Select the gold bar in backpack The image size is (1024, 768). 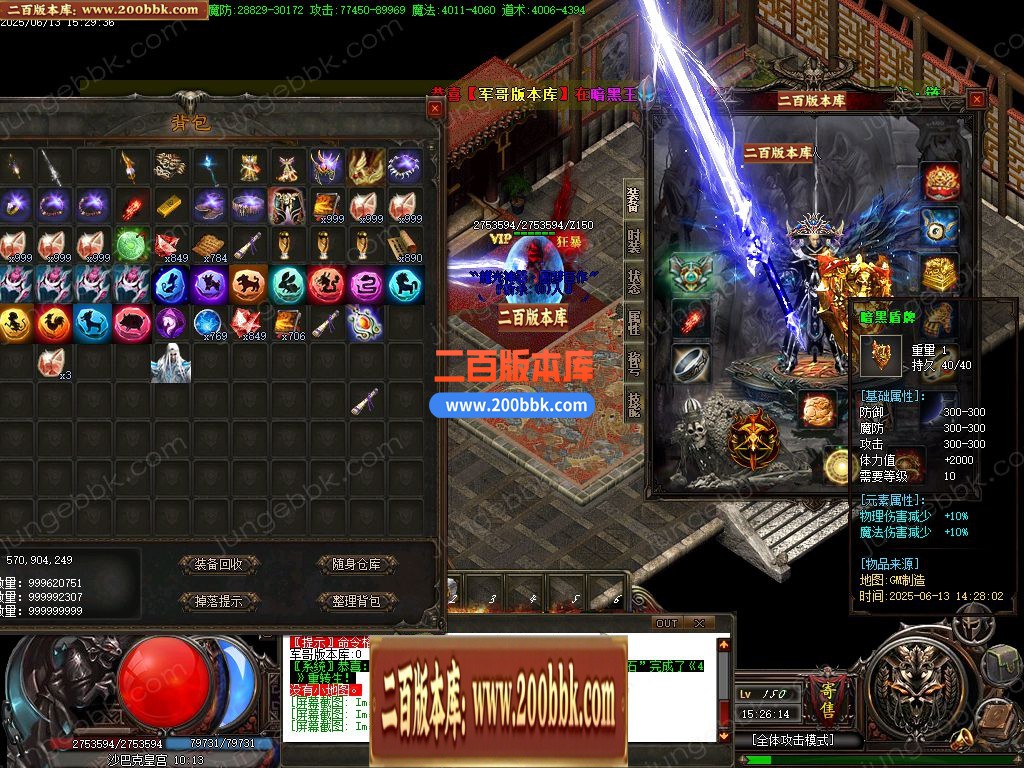[169, 206]
